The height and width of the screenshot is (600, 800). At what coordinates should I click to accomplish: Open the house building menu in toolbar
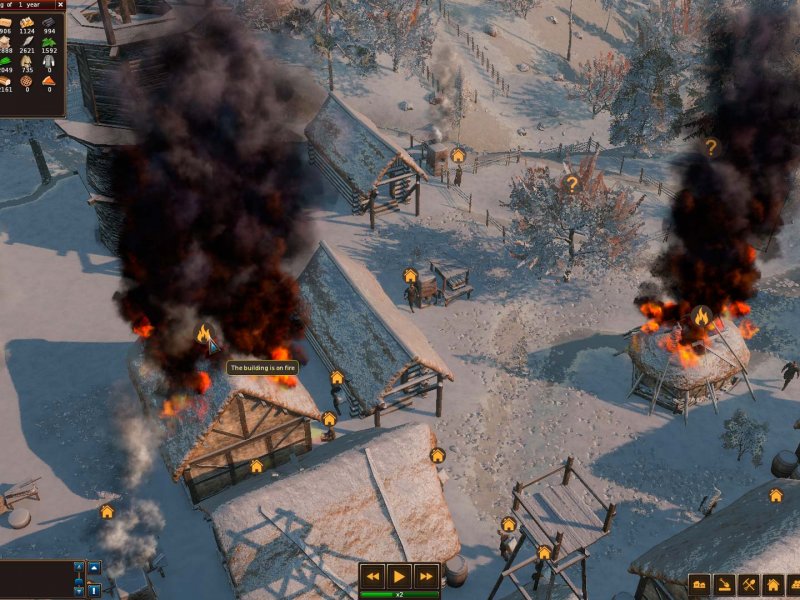[773, 585]
